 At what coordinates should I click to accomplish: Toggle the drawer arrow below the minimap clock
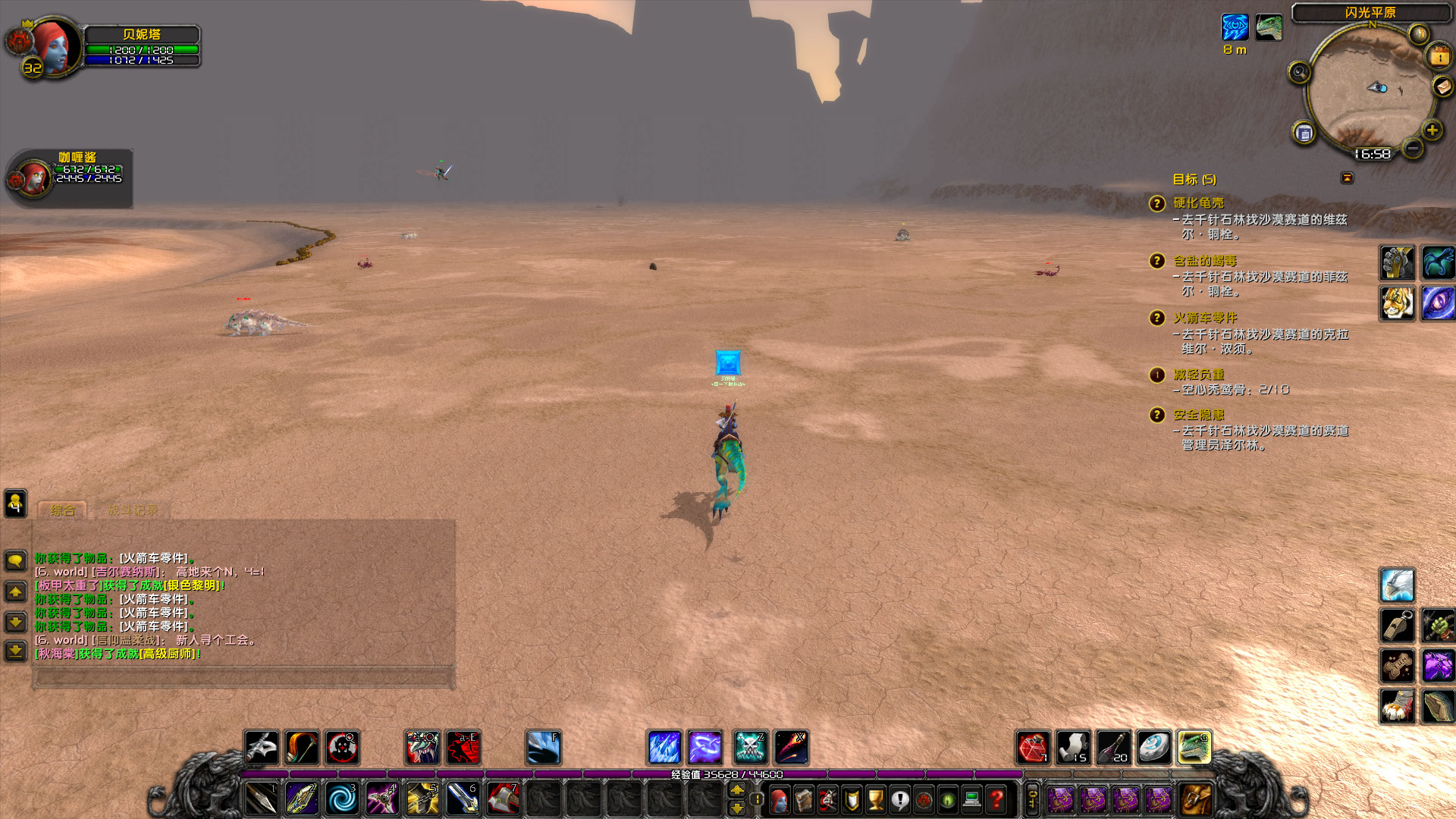[1347, 176]
